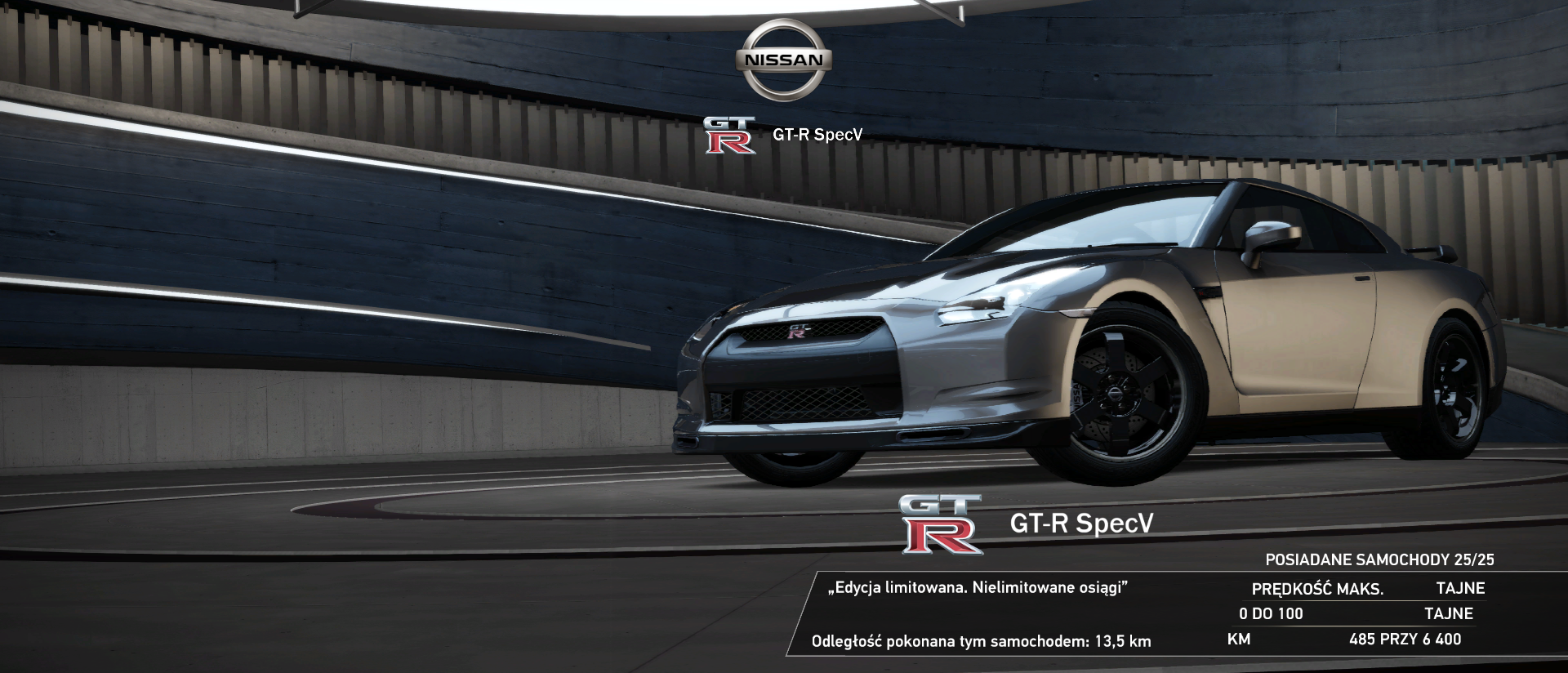Choose the GT-R SpecV entry below the Nissan logo

783,135
